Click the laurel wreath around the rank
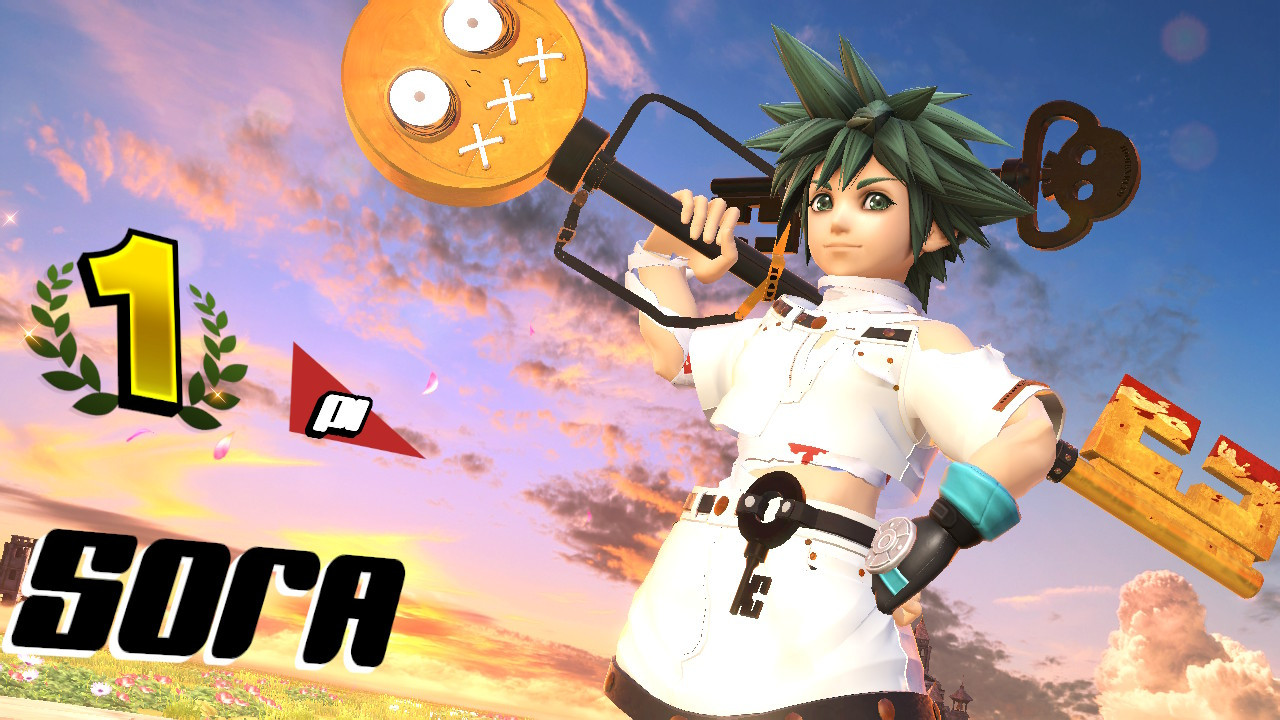The width and height of the screenshot is (1280, 720). tap(60, 330)
